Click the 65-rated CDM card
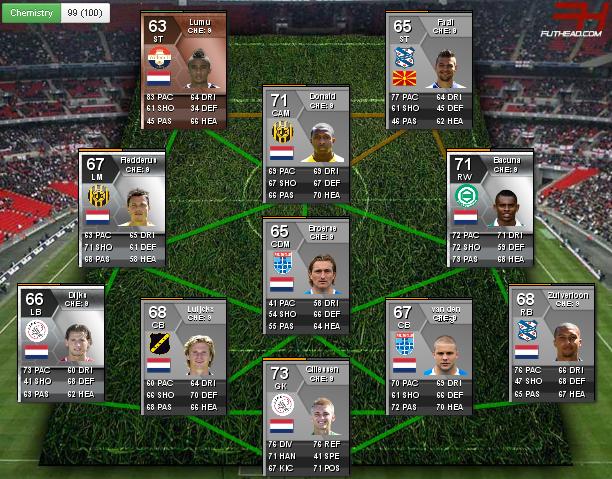The width and height of the screenshot is (612, 479). tap(305, 275)
